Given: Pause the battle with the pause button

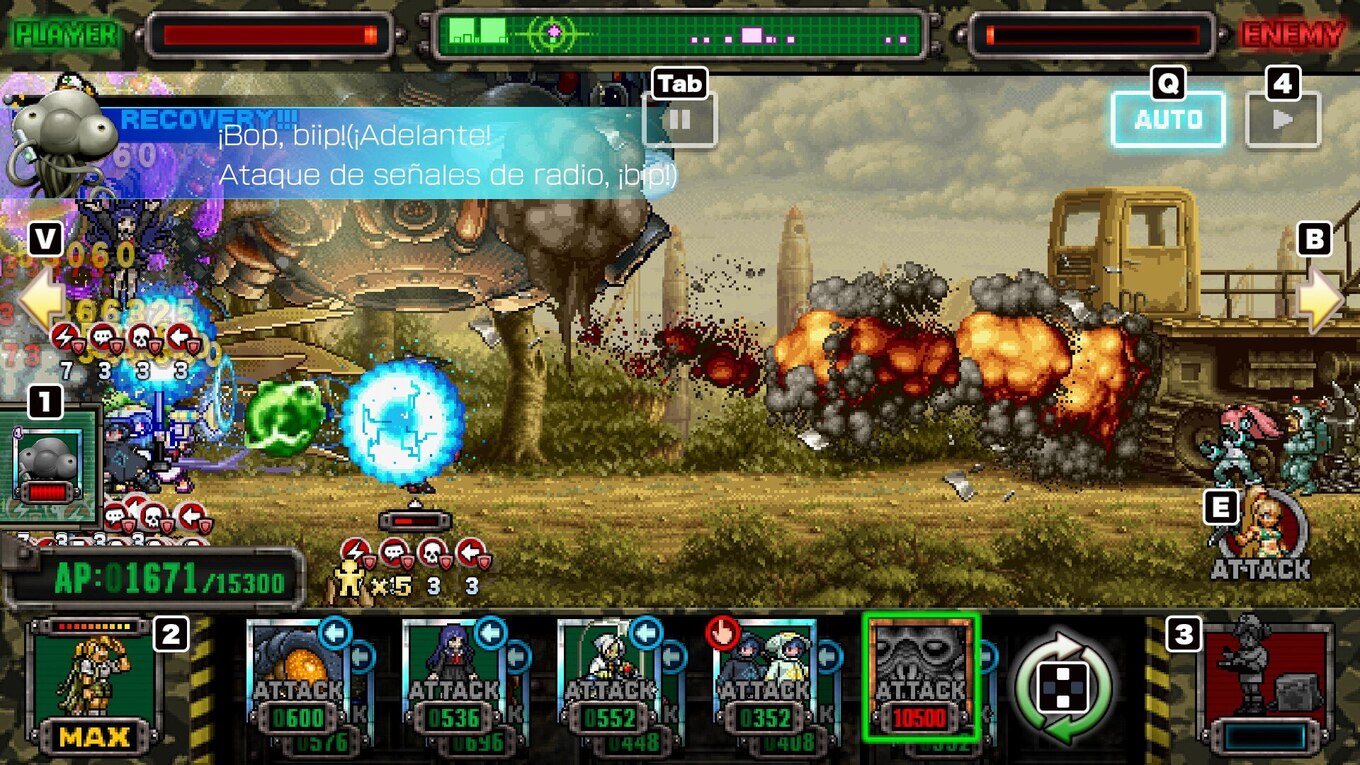Looking at the screenshot, I should tap(680, 120).
